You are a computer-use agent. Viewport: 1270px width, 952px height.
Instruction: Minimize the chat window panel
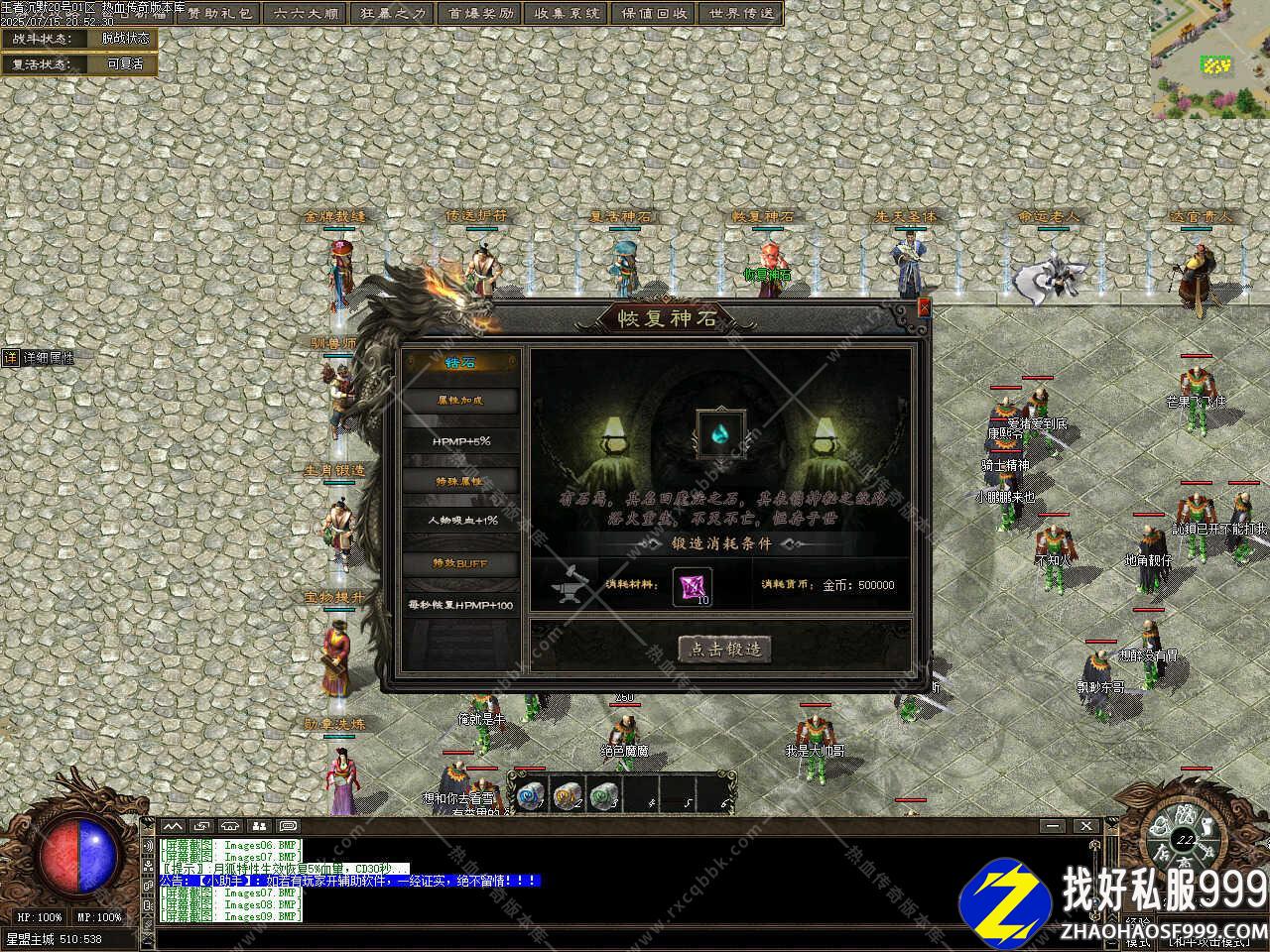(1052, 826)
